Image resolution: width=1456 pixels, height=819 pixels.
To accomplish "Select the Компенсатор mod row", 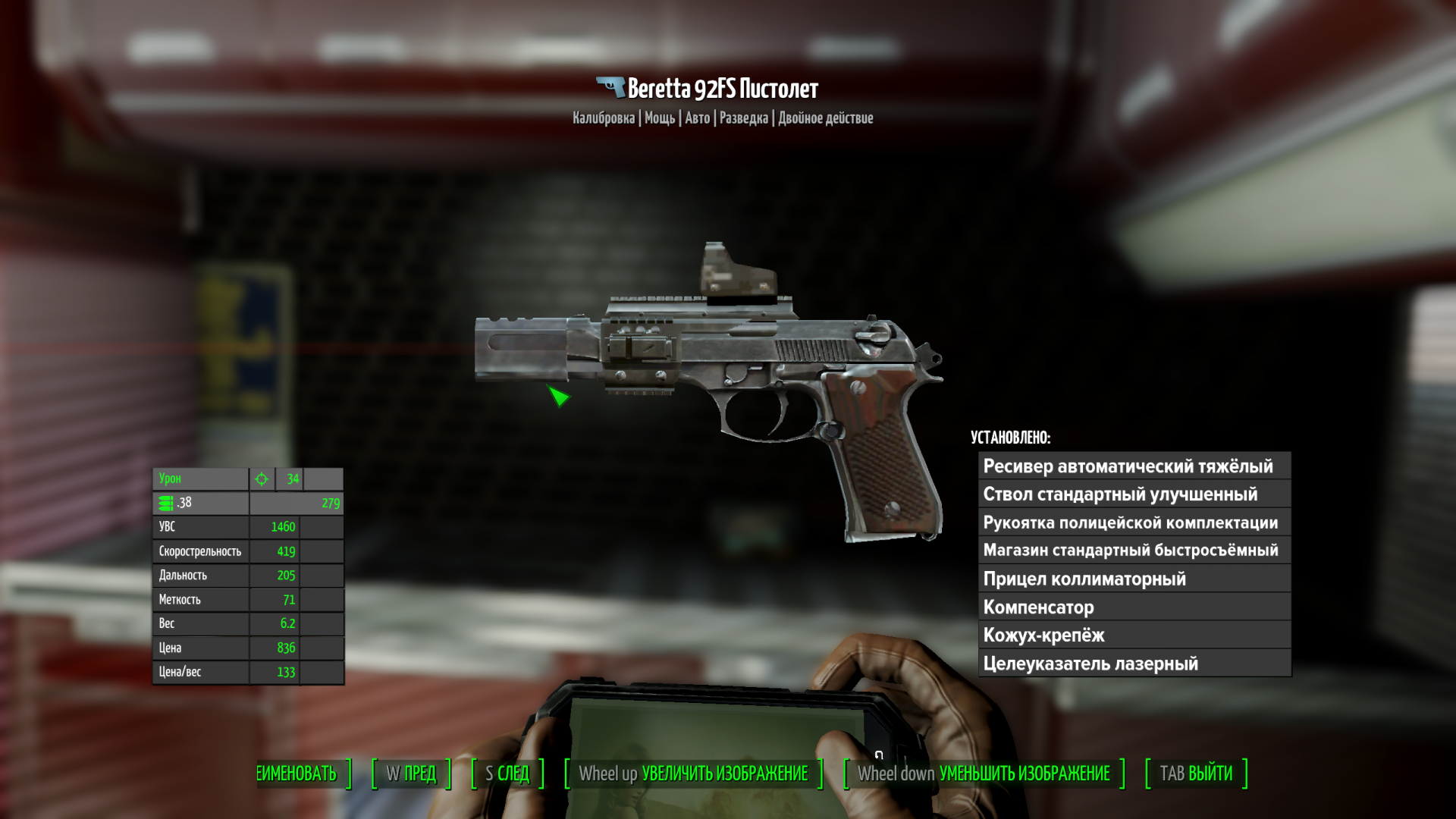I will (1134, 607).
